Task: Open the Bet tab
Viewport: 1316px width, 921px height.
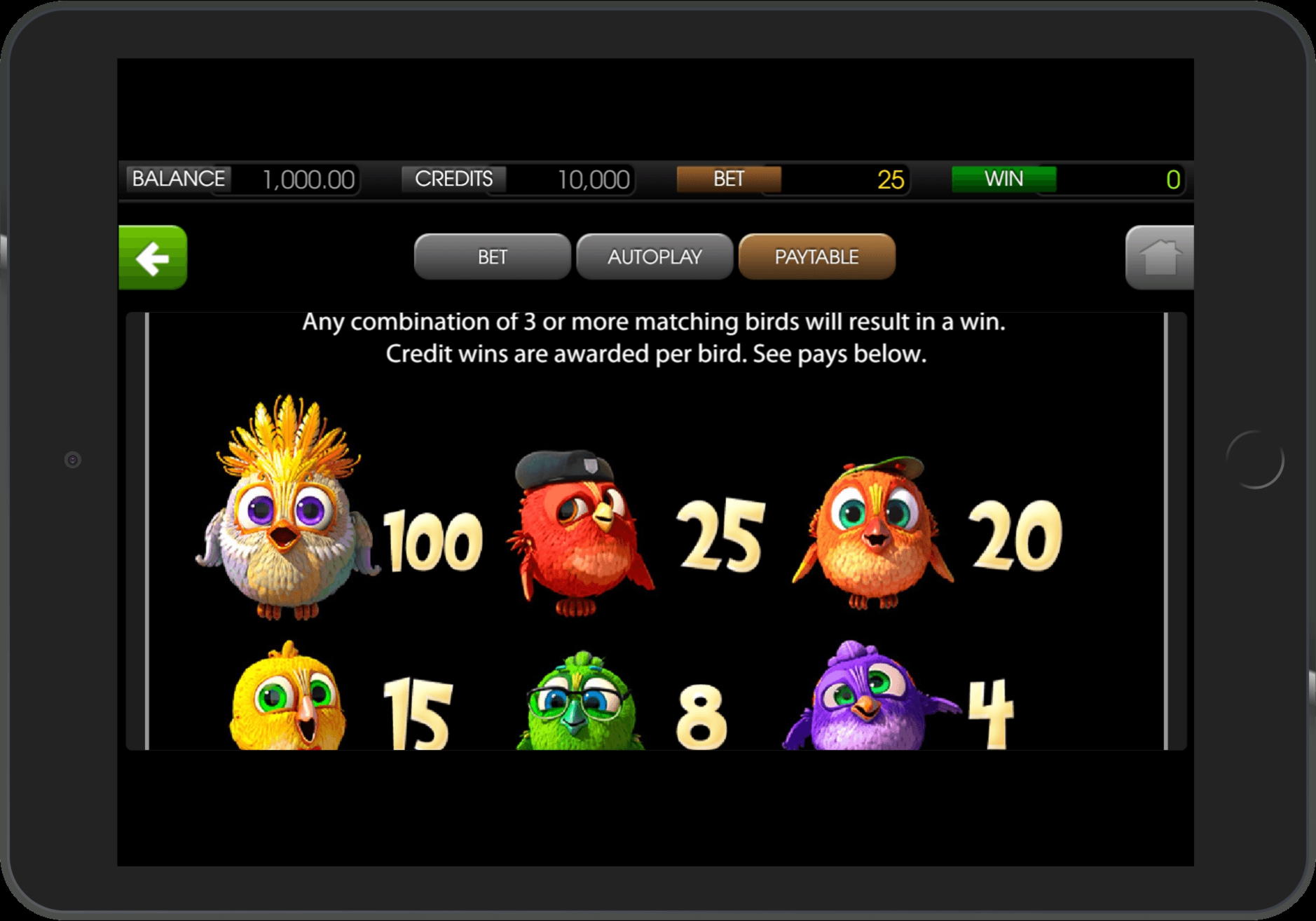Action: coord(492,257)
